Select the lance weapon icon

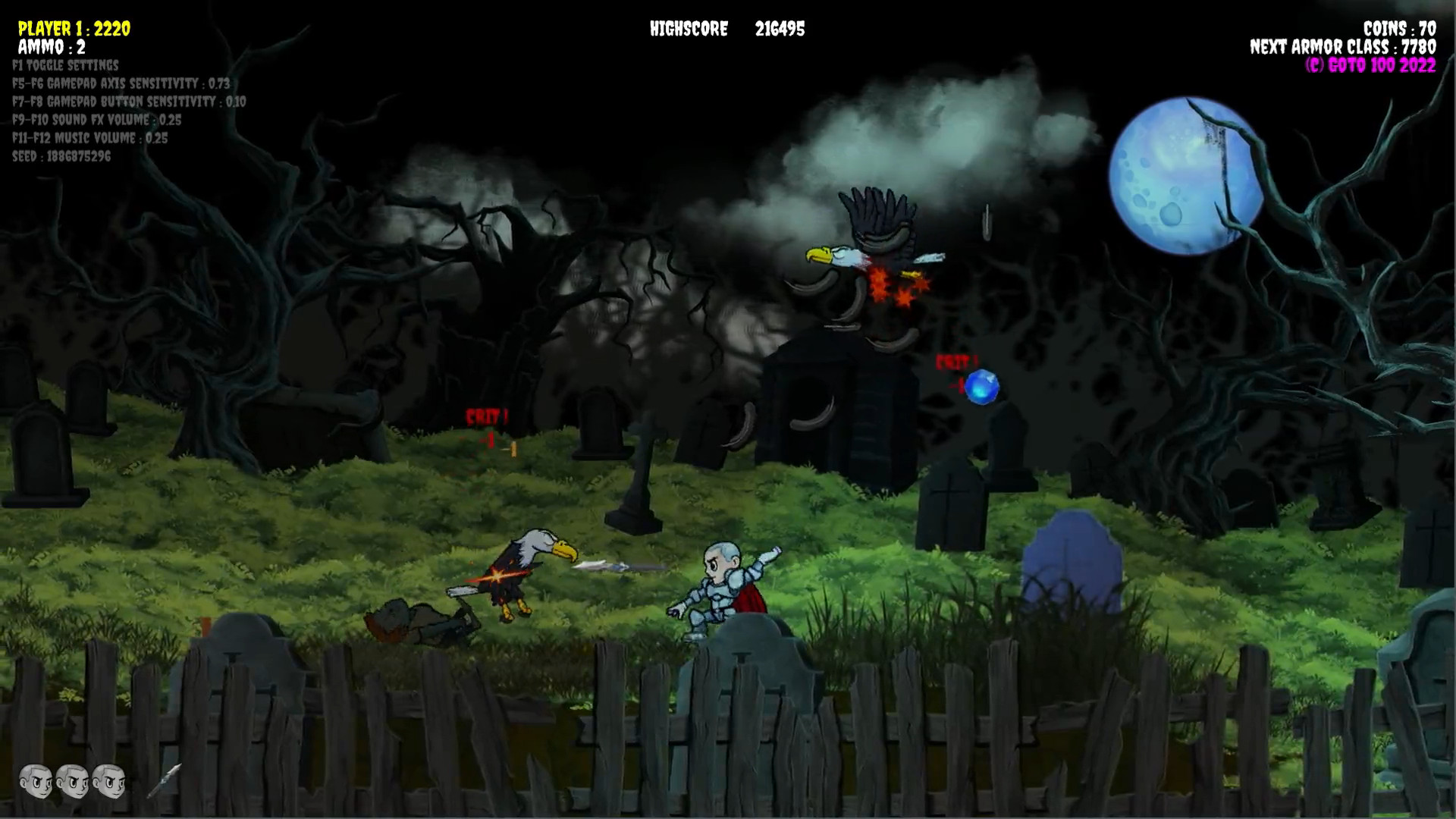click(164, 780)
